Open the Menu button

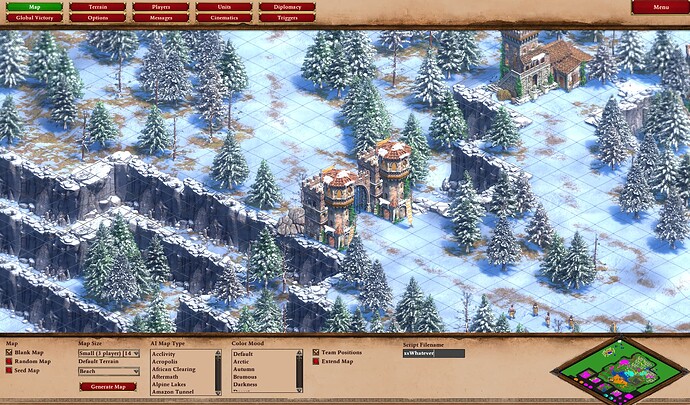tap(660, 7)
